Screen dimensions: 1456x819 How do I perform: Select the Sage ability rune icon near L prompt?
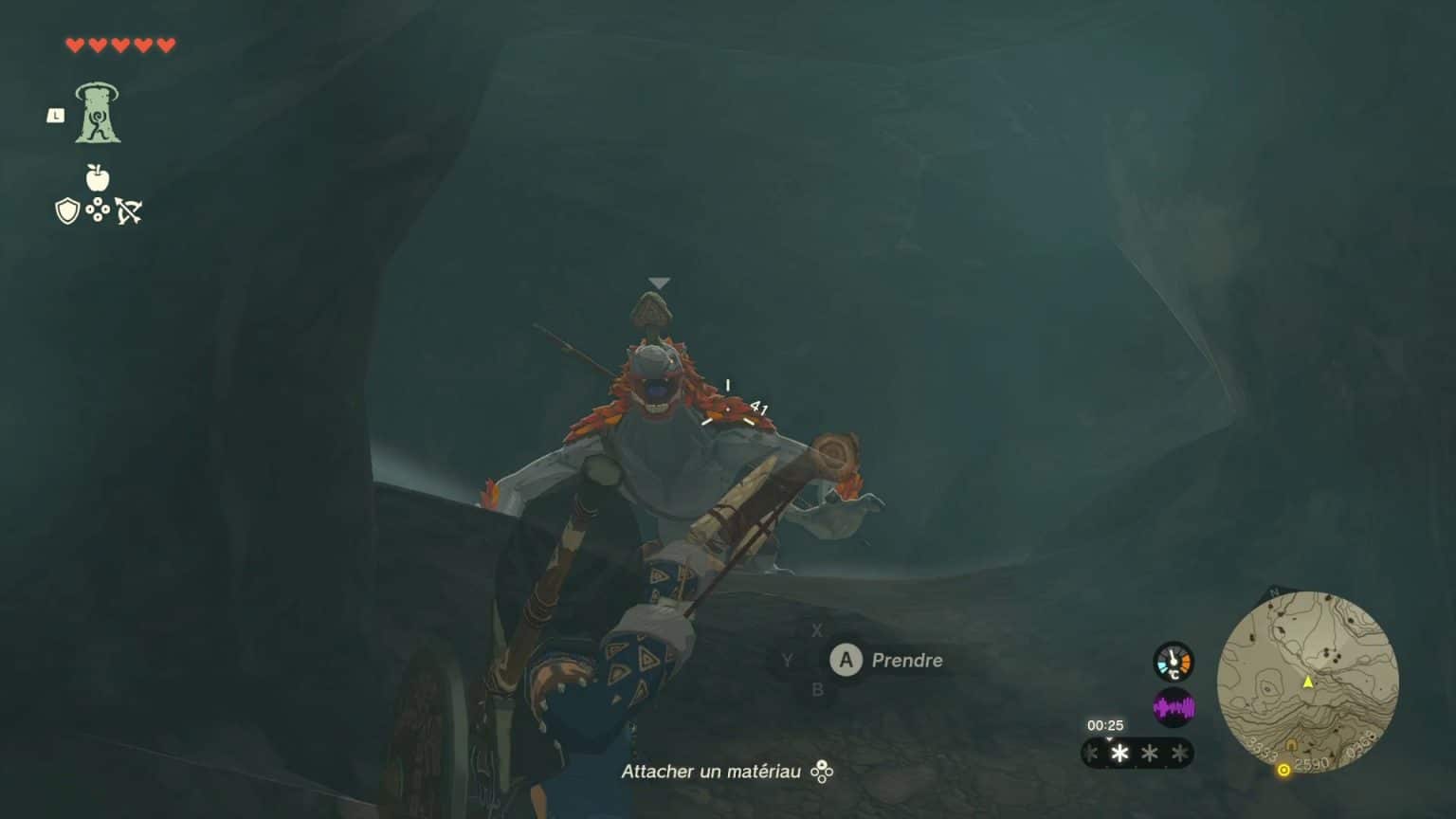click(100, 112)
